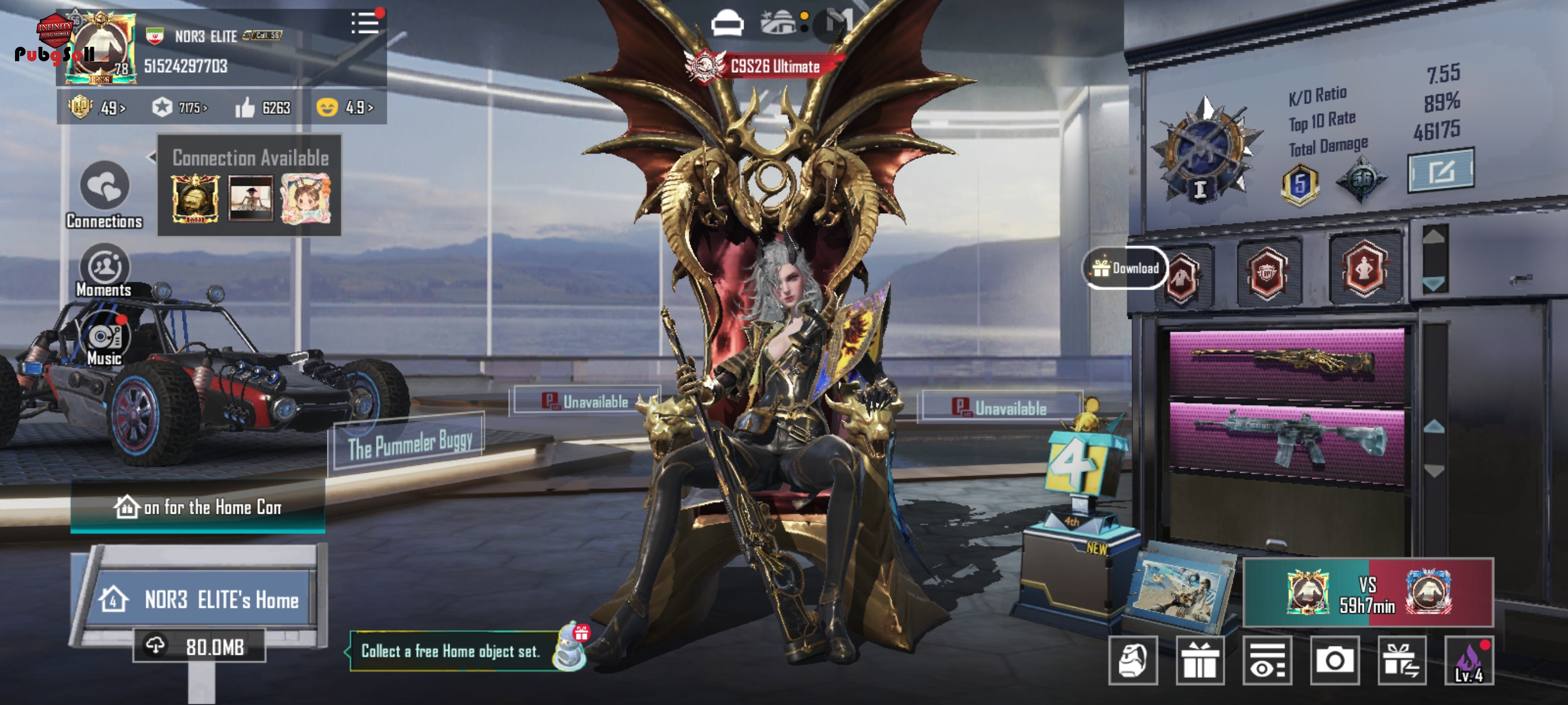Open the gift box icon
Image resolution: width=1568 pixels, height=705 pixels.
(x=1199, y=661)
